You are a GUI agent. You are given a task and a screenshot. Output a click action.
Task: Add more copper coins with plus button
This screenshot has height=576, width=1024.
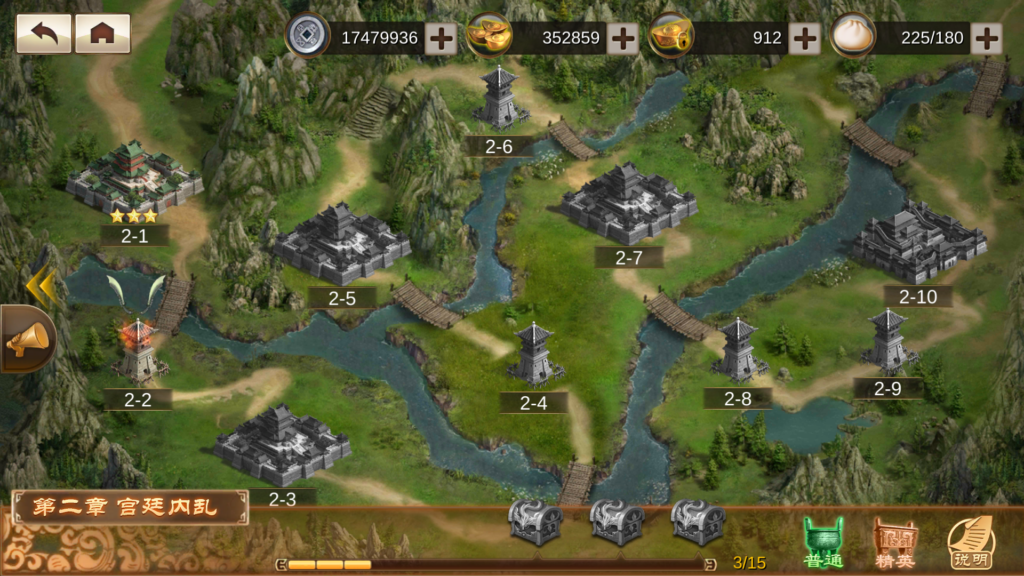(x=441, y=39)
